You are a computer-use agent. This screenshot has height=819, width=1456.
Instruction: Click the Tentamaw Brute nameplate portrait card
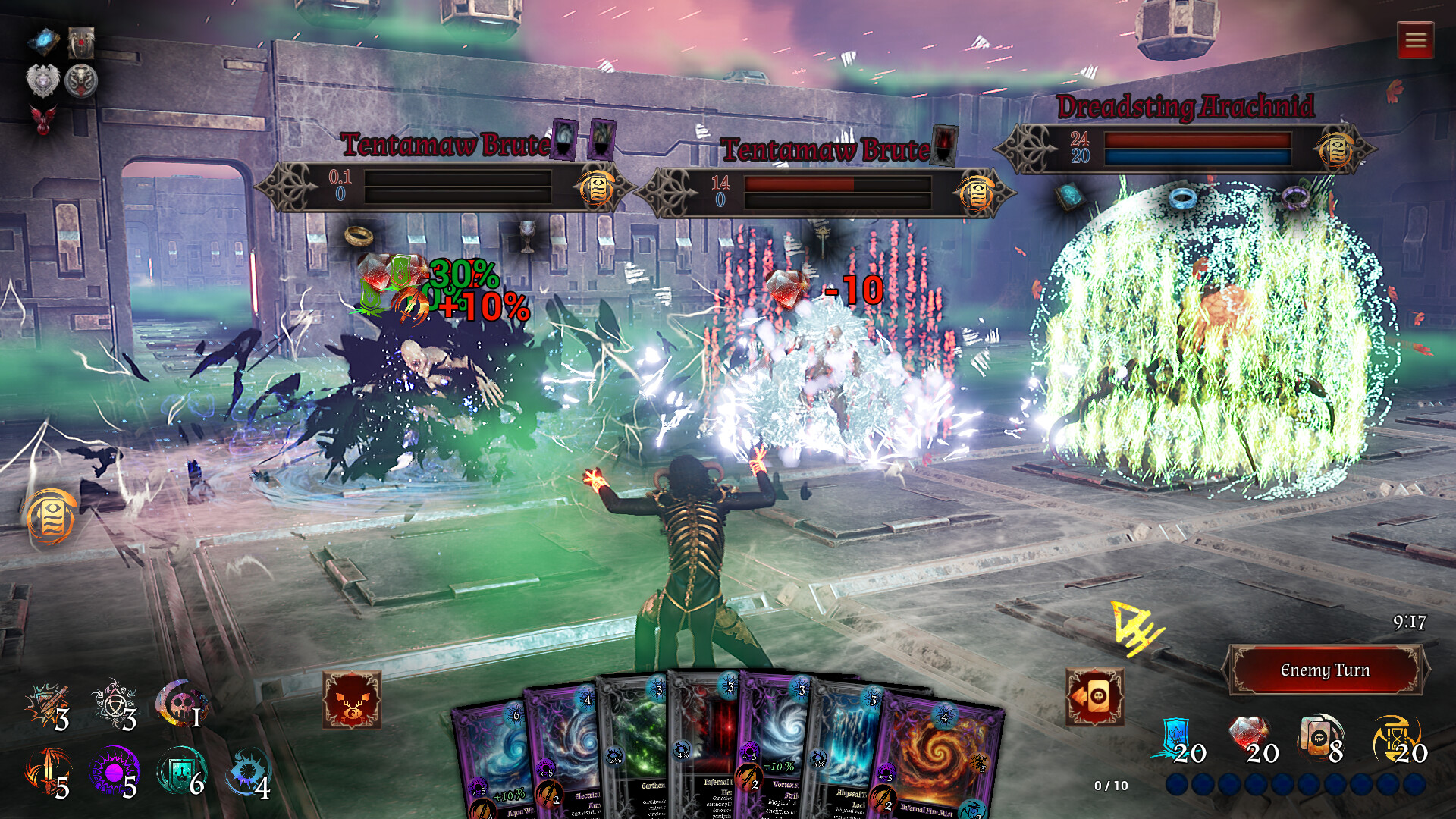coord(563,140)
